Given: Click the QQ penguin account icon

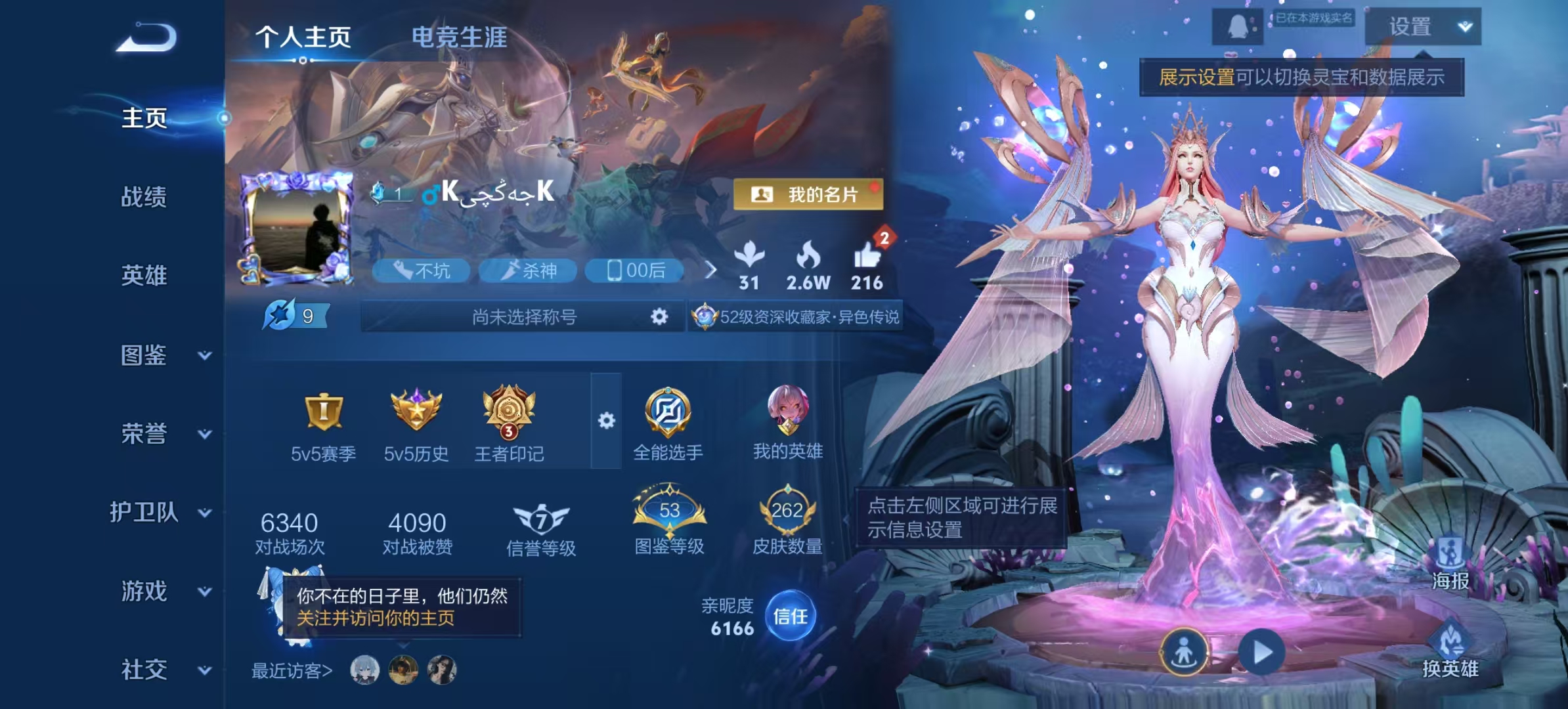Looking at the screenshot, I should [1237, 28].
